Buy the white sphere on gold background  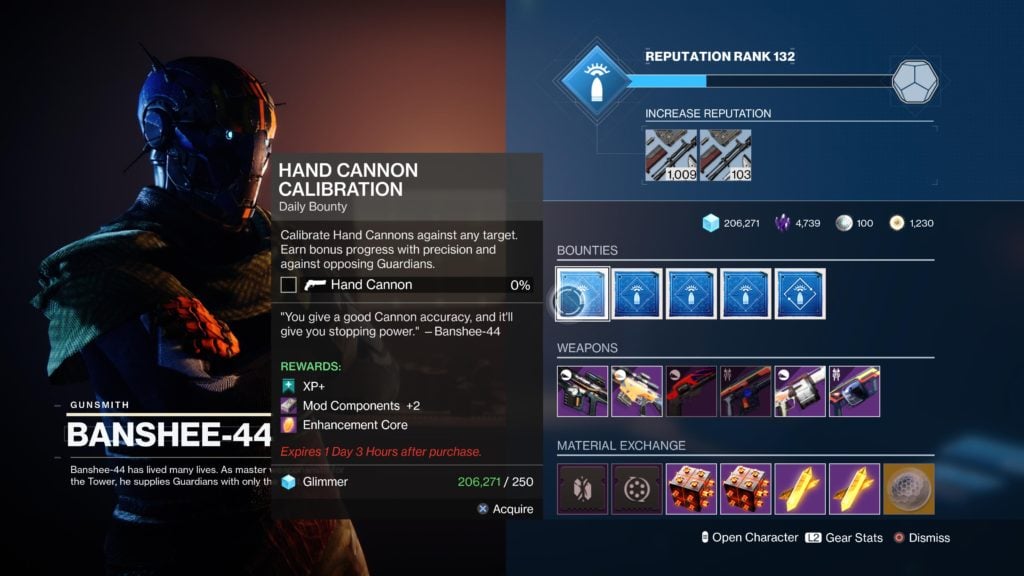click(x=908, y=489)
